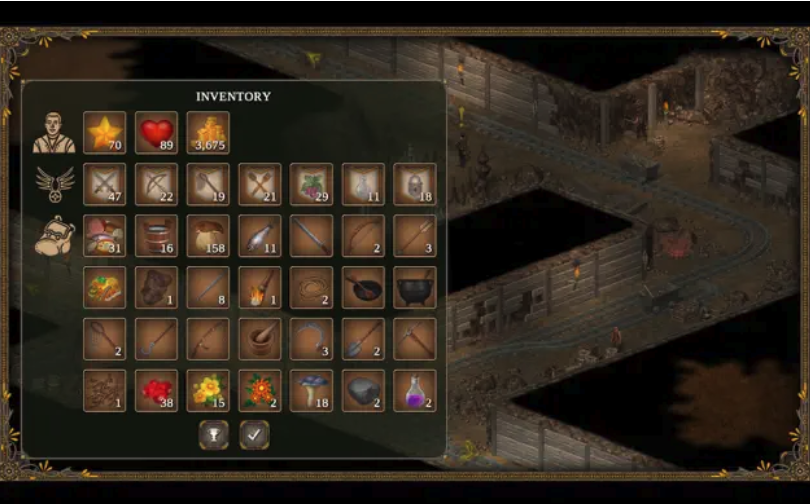The height and width of the screenshot is (504, 810).
Task: Select the blue mushroom stack
Action: pos(311,391)
